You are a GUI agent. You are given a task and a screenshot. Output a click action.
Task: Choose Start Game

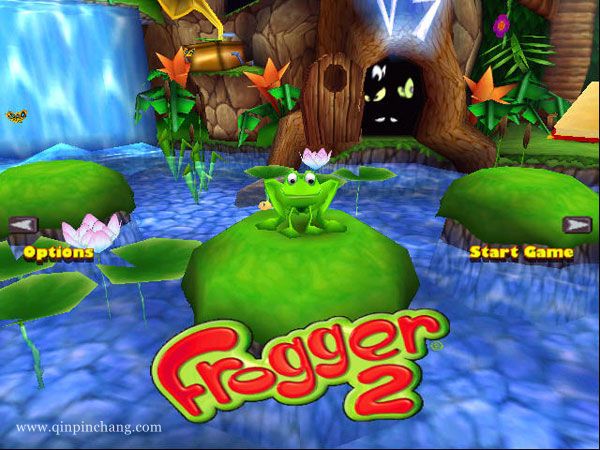(521, 252)
